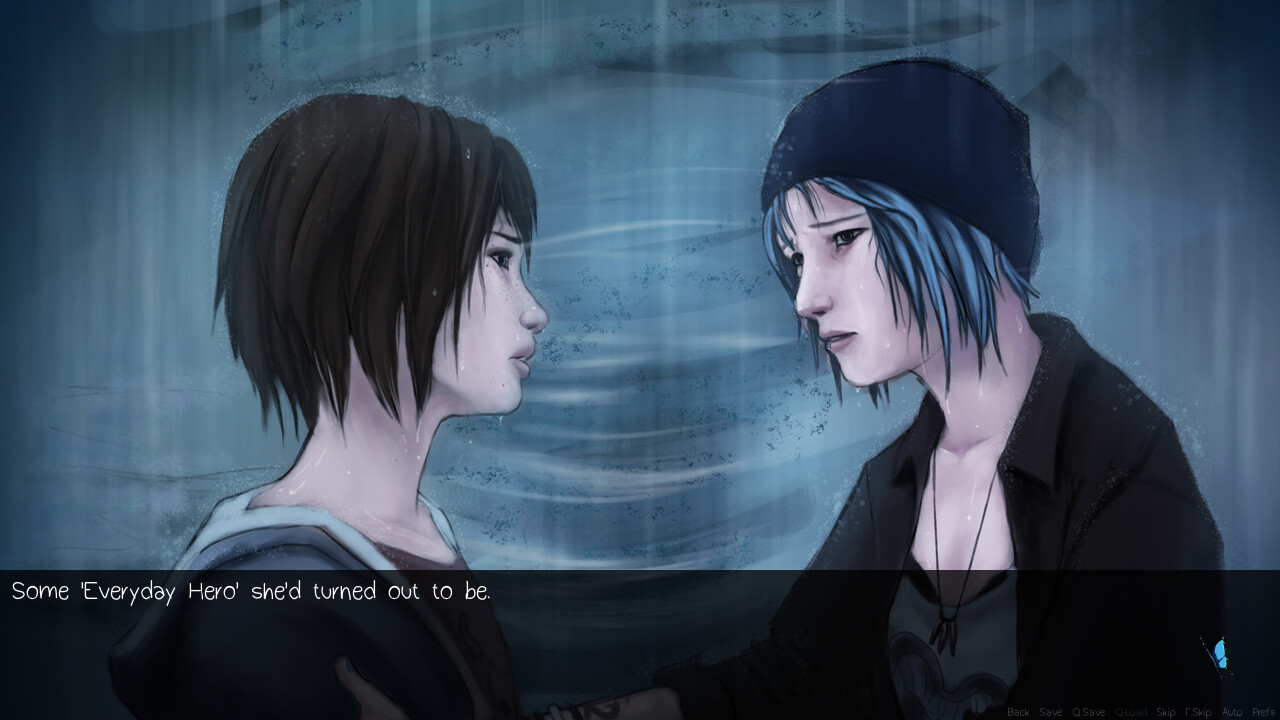
Task: Select Save from the quick menu bar
Action: click(1050, 712)
